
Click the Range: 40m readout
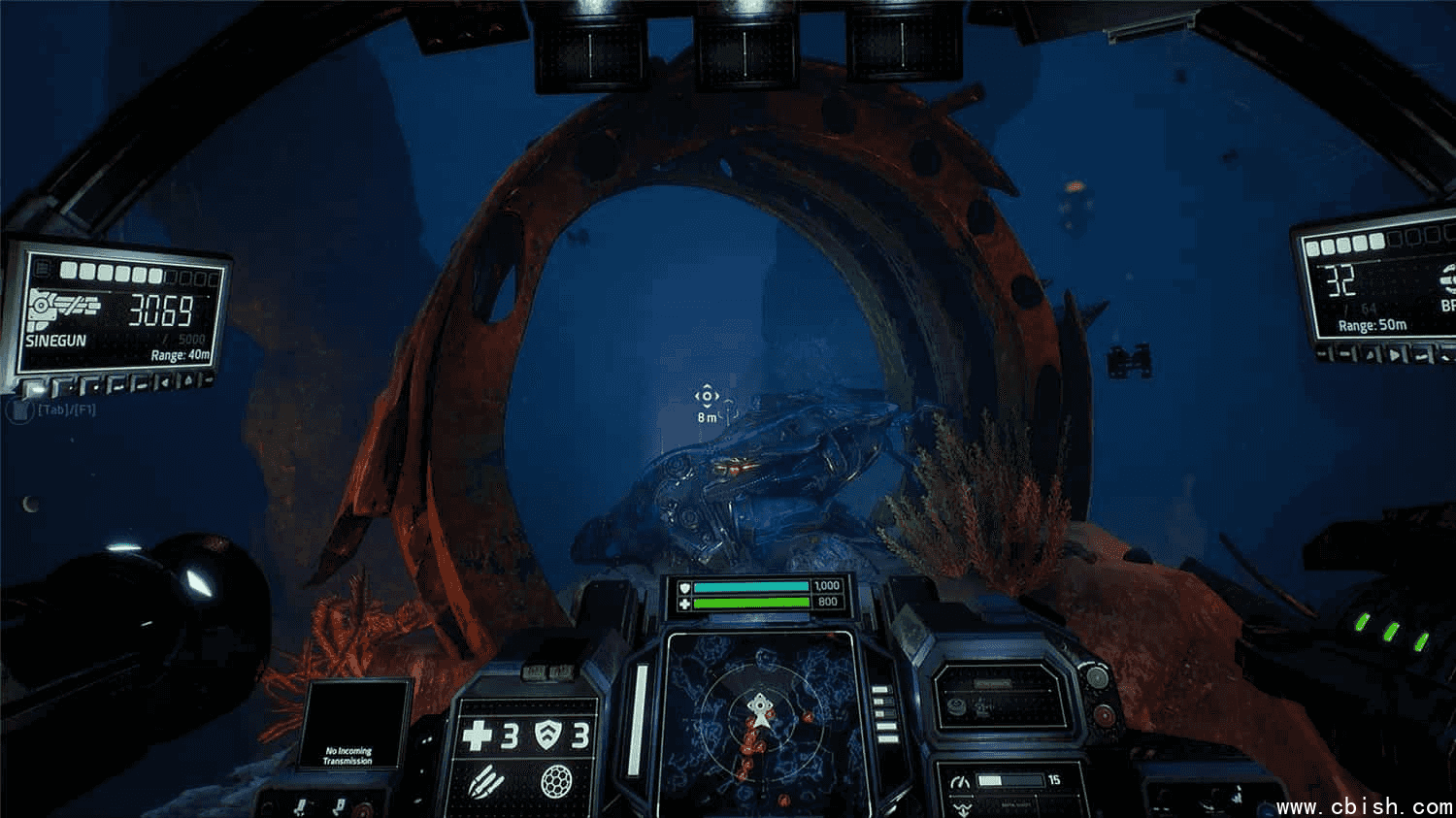[182, 355]
